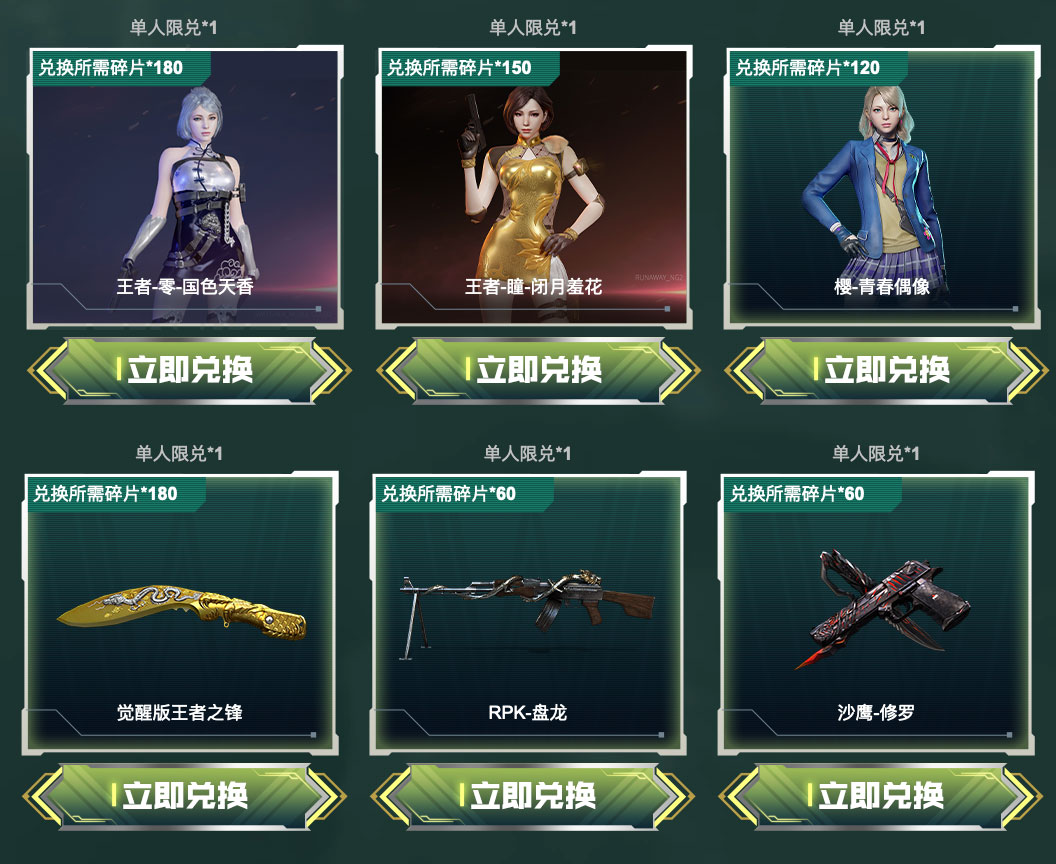
Task: Select the RPK-盘龙 machine gun card
Action: point(528,612)
